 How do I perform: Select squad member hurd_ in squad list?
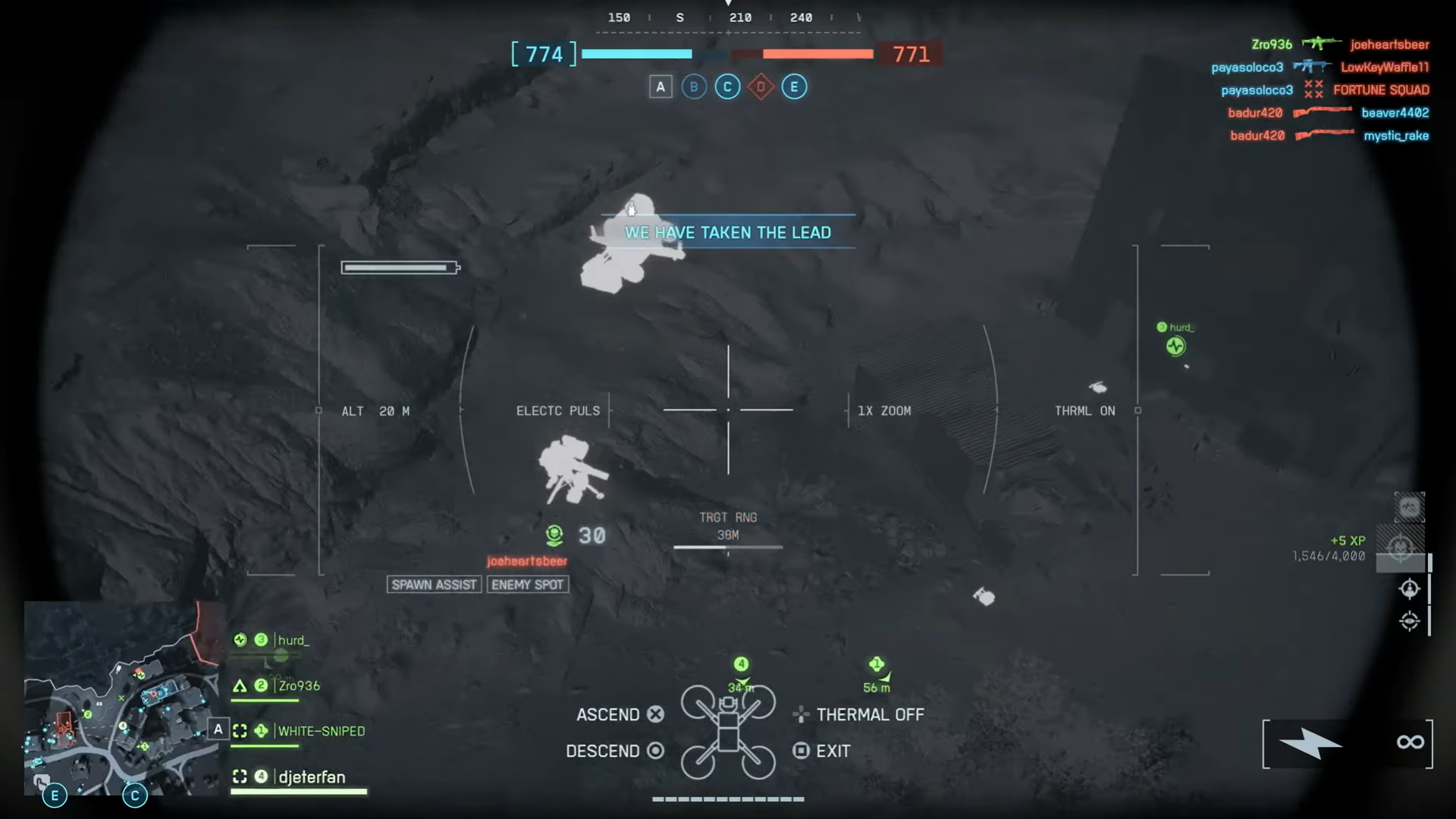pos(293,641)
